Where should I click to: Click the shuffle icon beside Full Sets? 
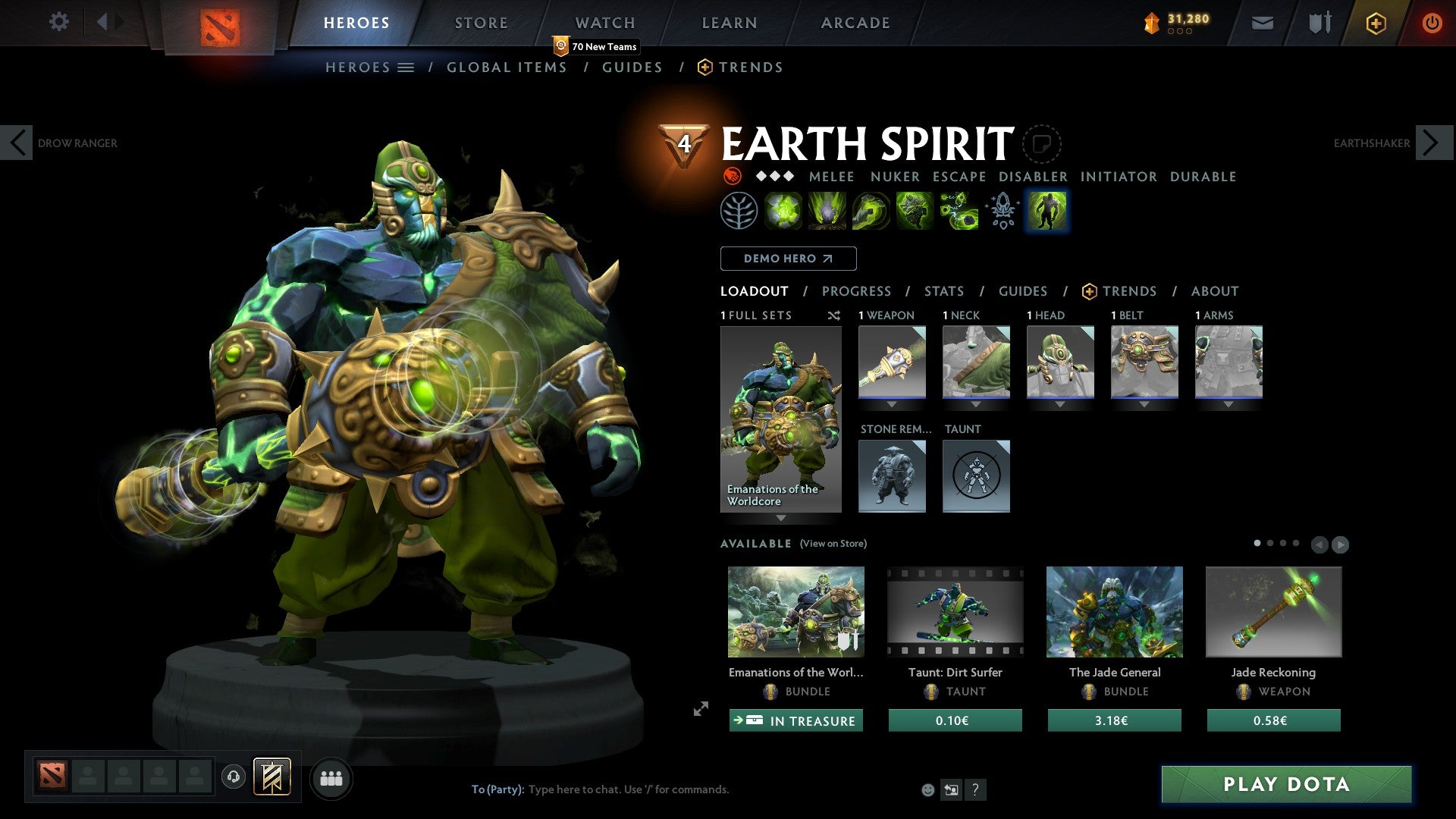coord(834,315)
